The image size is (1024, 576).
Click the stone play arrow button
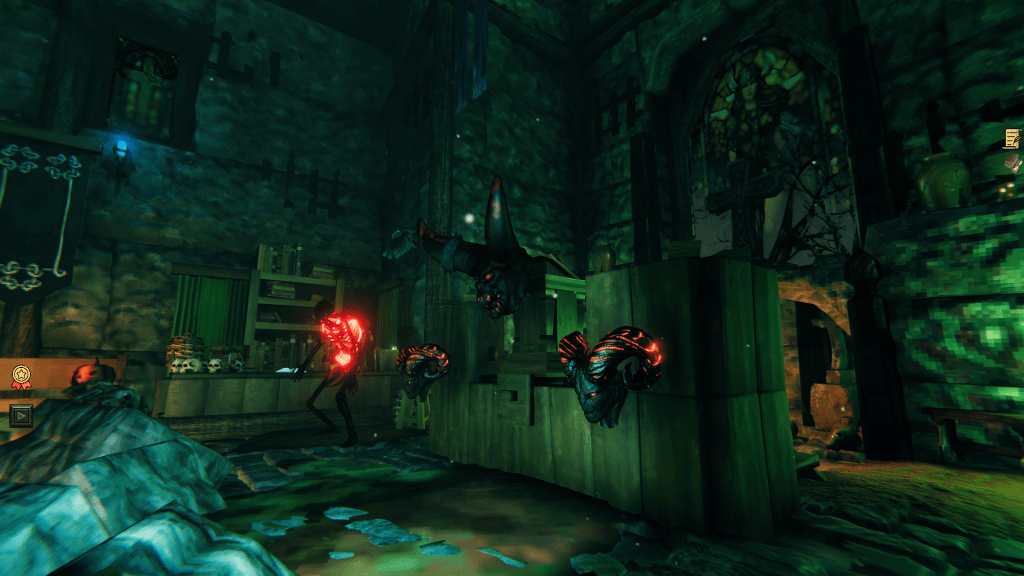(20, 414)
